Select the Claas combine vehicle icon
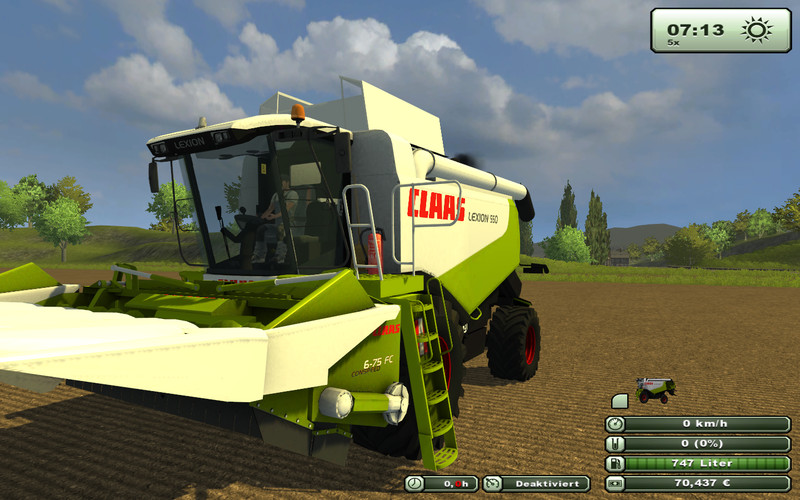 coord(656,389)
